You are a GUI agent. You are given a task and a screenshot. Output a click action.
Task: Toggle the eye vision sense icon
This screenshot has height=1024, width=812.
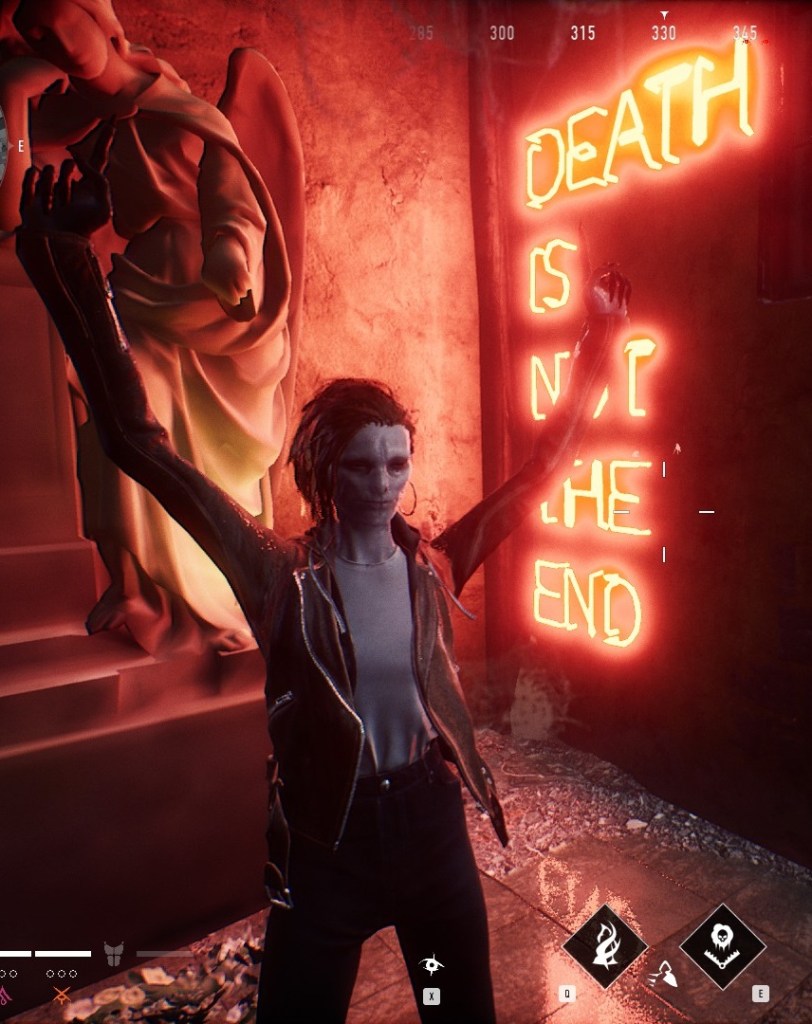click(431, 965)
